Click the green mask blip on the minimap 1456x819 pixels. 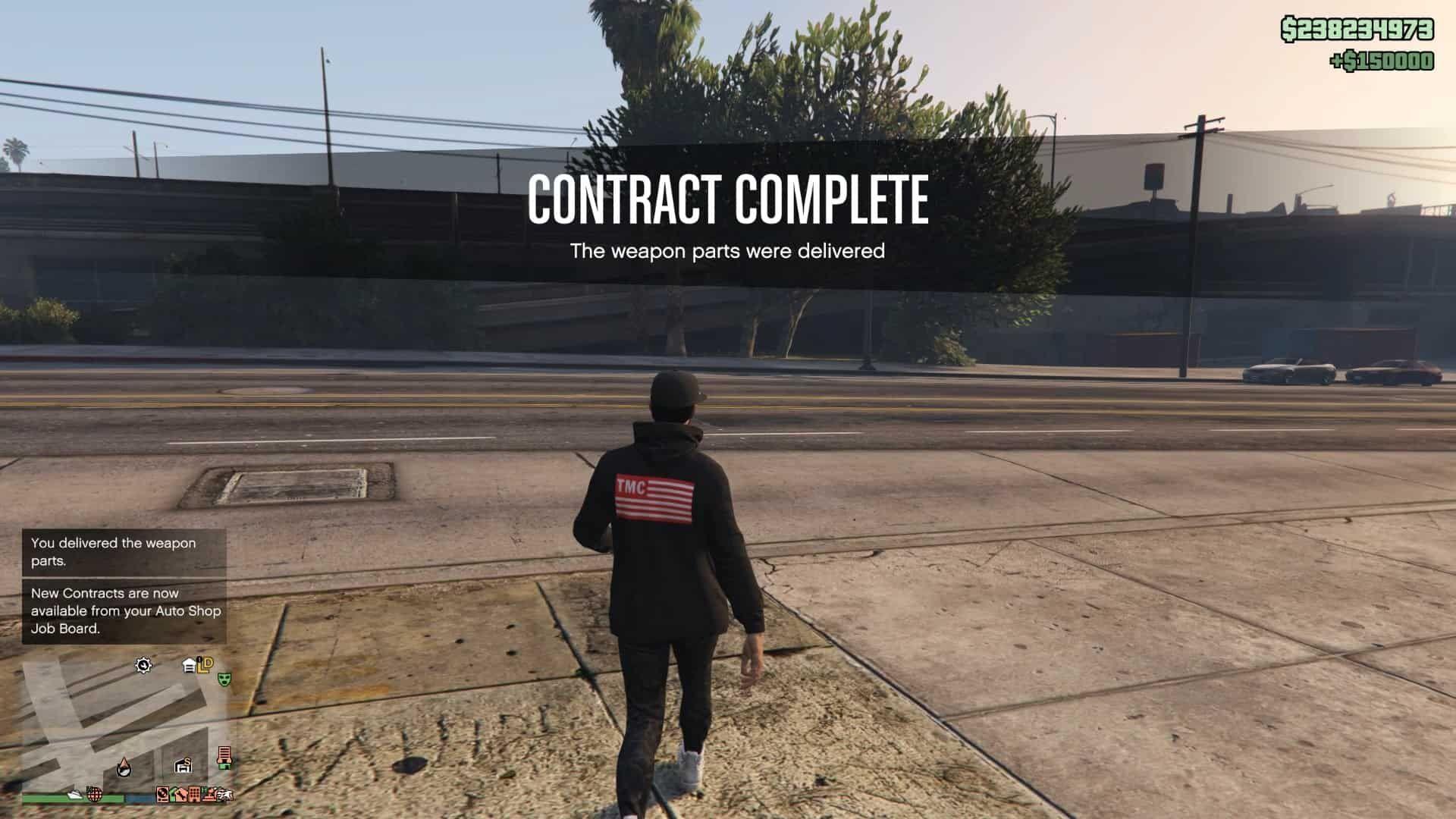click(x=224, y=680)
